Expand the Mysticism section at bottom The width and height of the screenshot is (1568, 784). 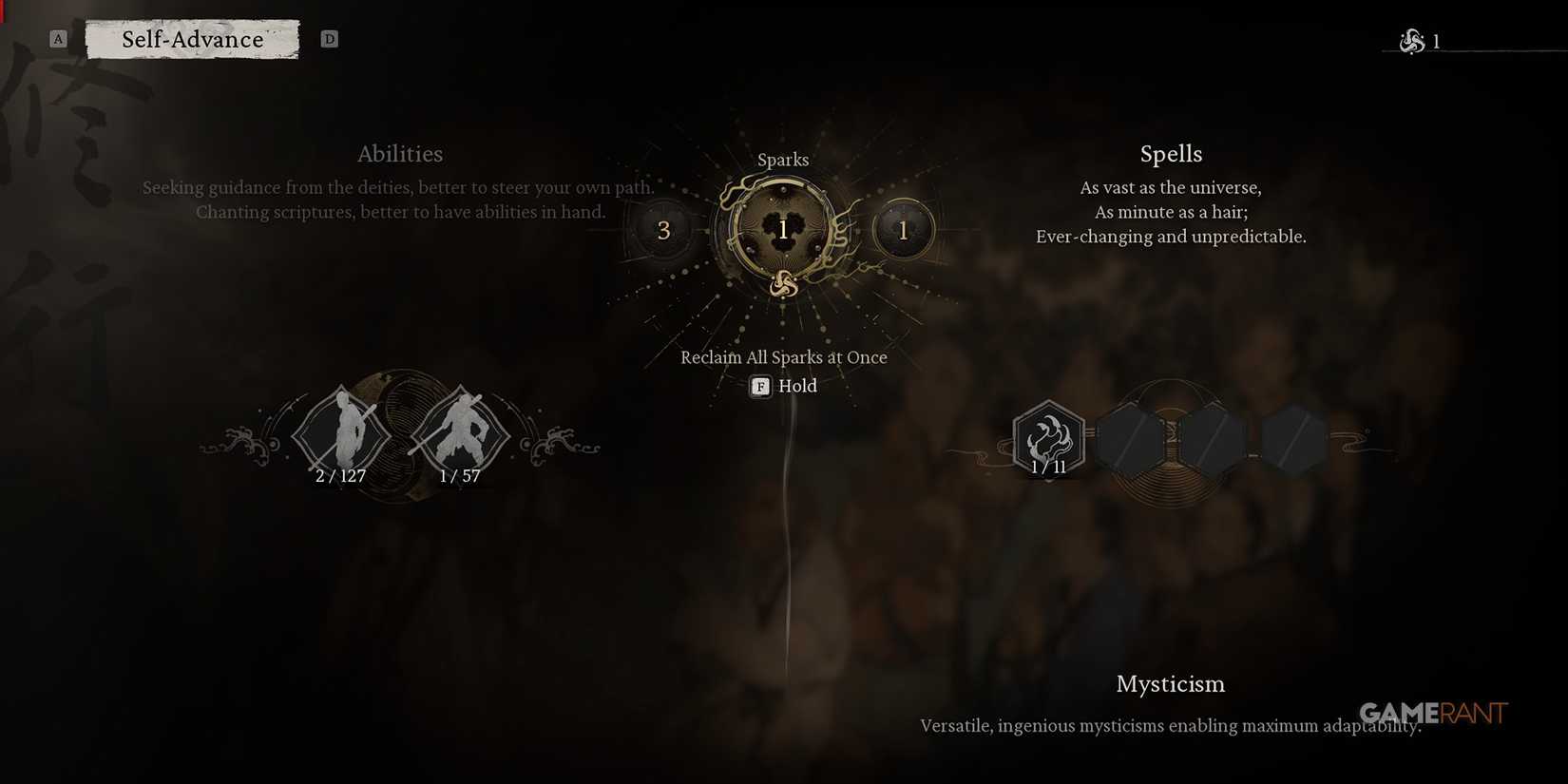(x=1170, y=683)
